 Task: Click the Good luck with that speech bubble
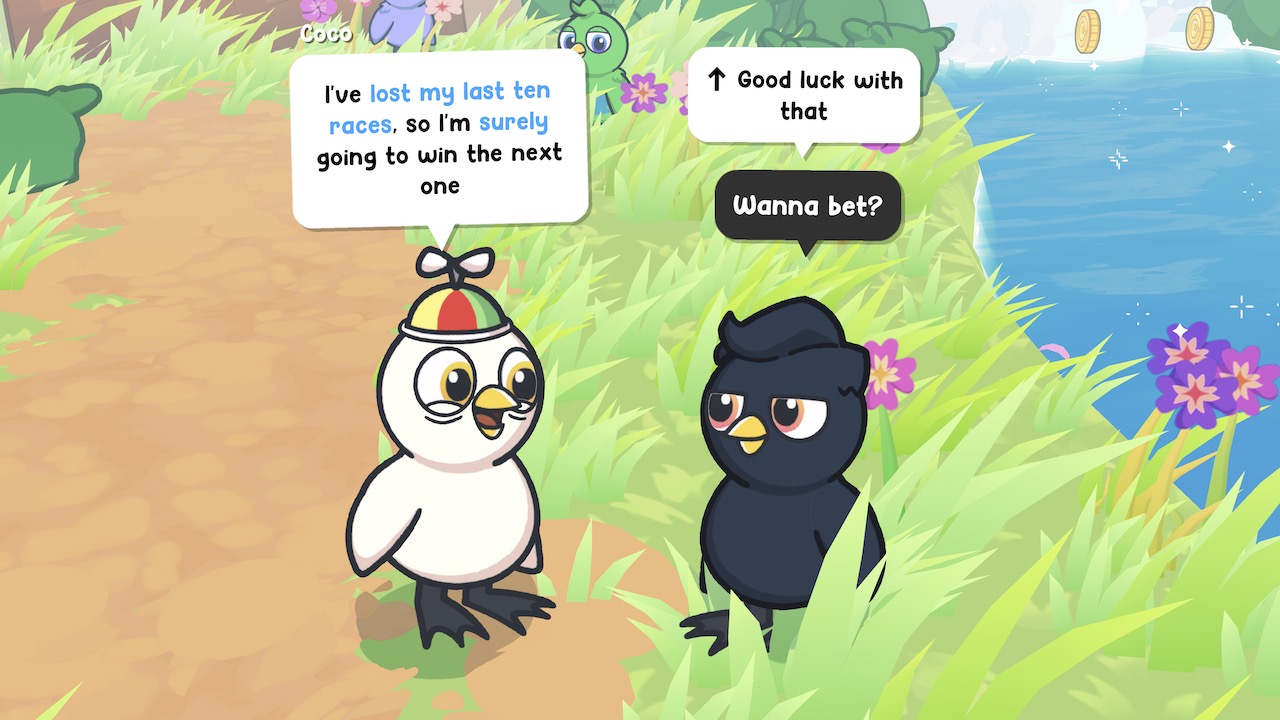pos(805,95)
